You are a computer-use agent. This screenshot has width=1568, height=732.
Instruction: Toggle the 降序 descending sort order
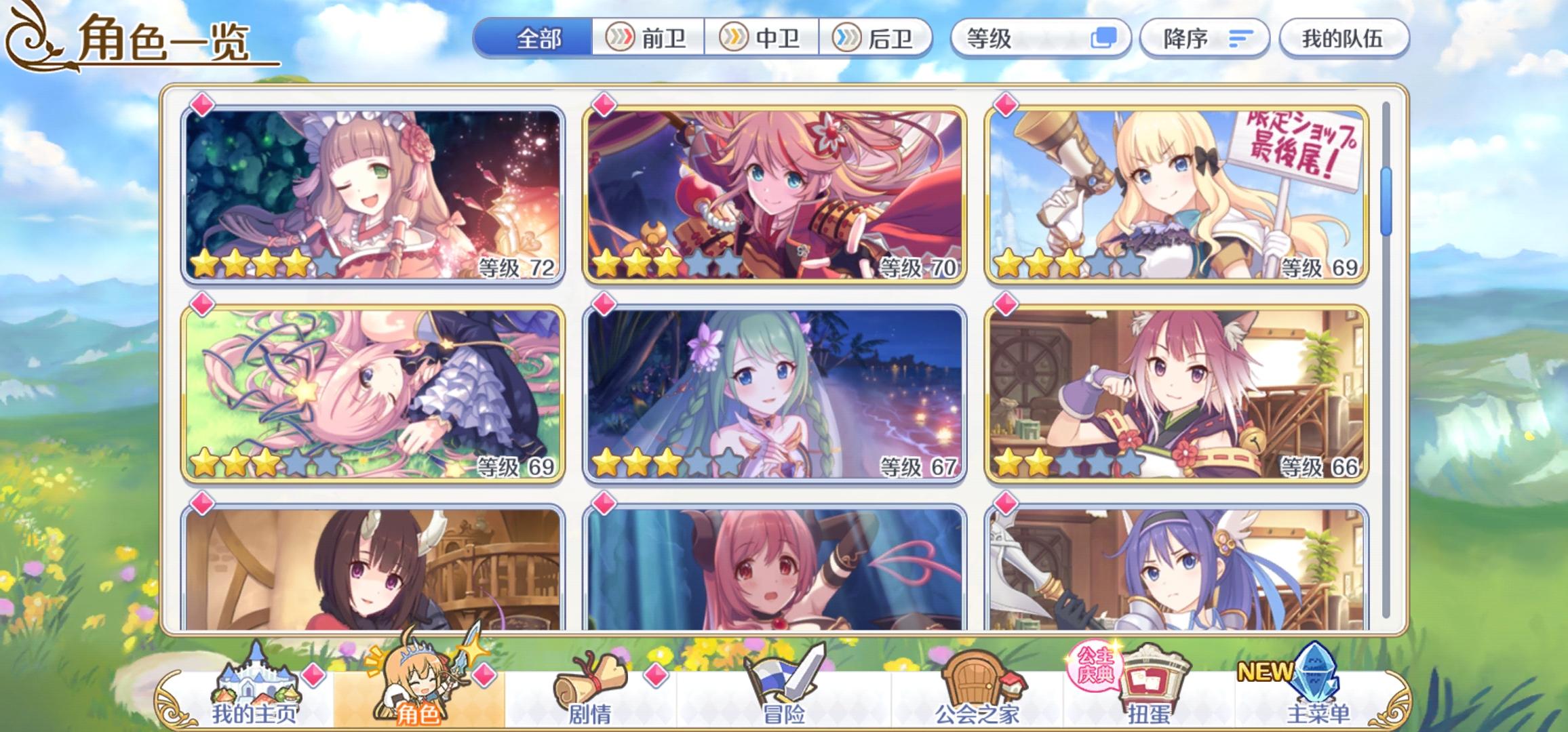[1207, 39]
